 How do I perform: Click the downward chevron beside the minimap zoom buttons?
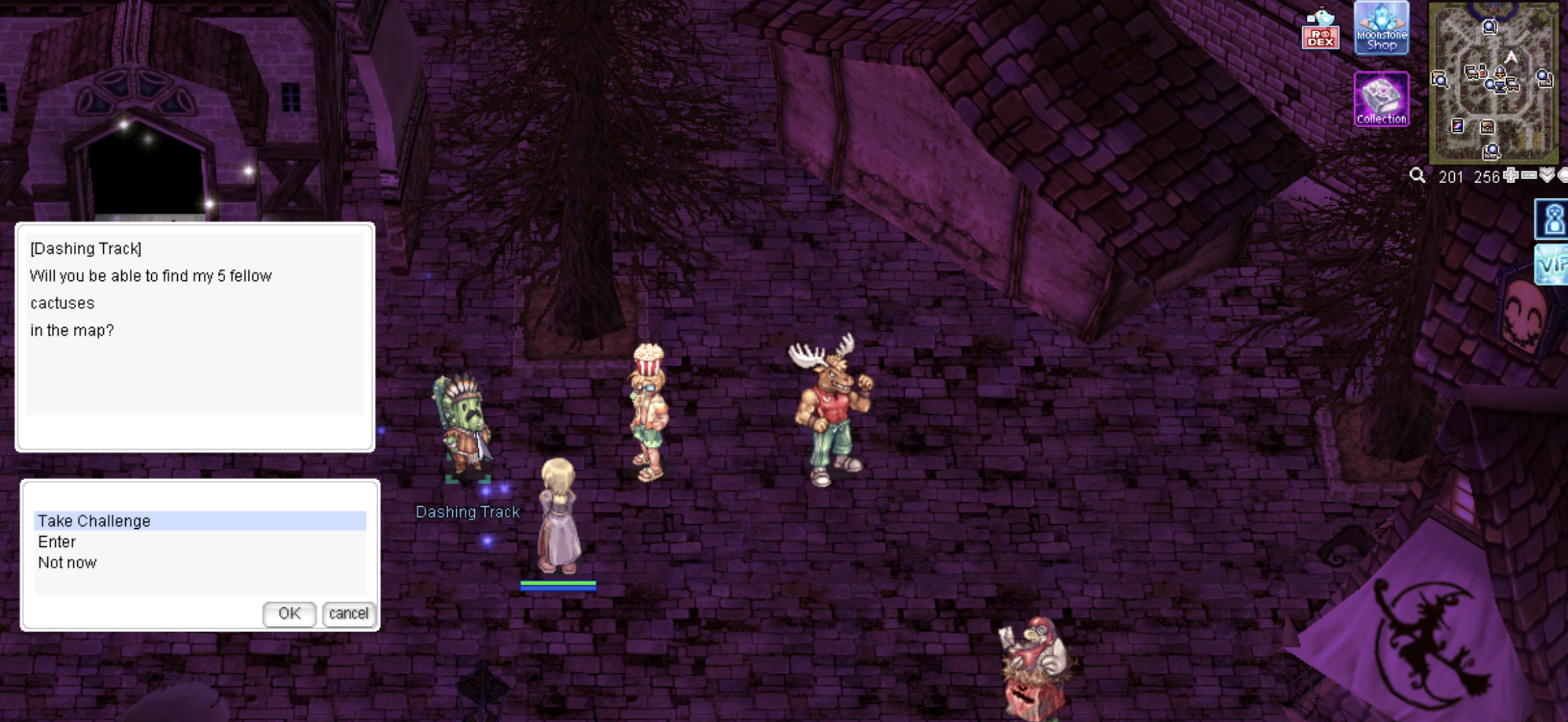click(1547, 176)
